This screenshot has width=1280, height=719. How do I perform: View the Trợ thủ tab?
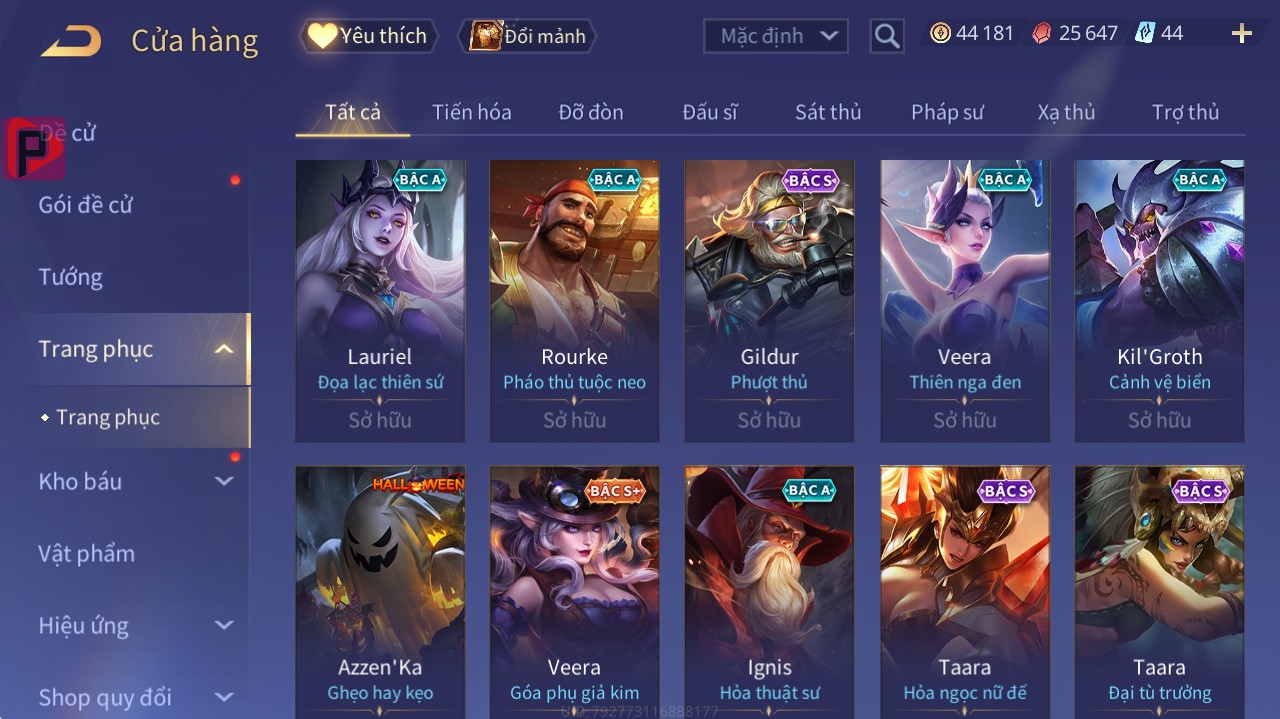pos(1185,112)
